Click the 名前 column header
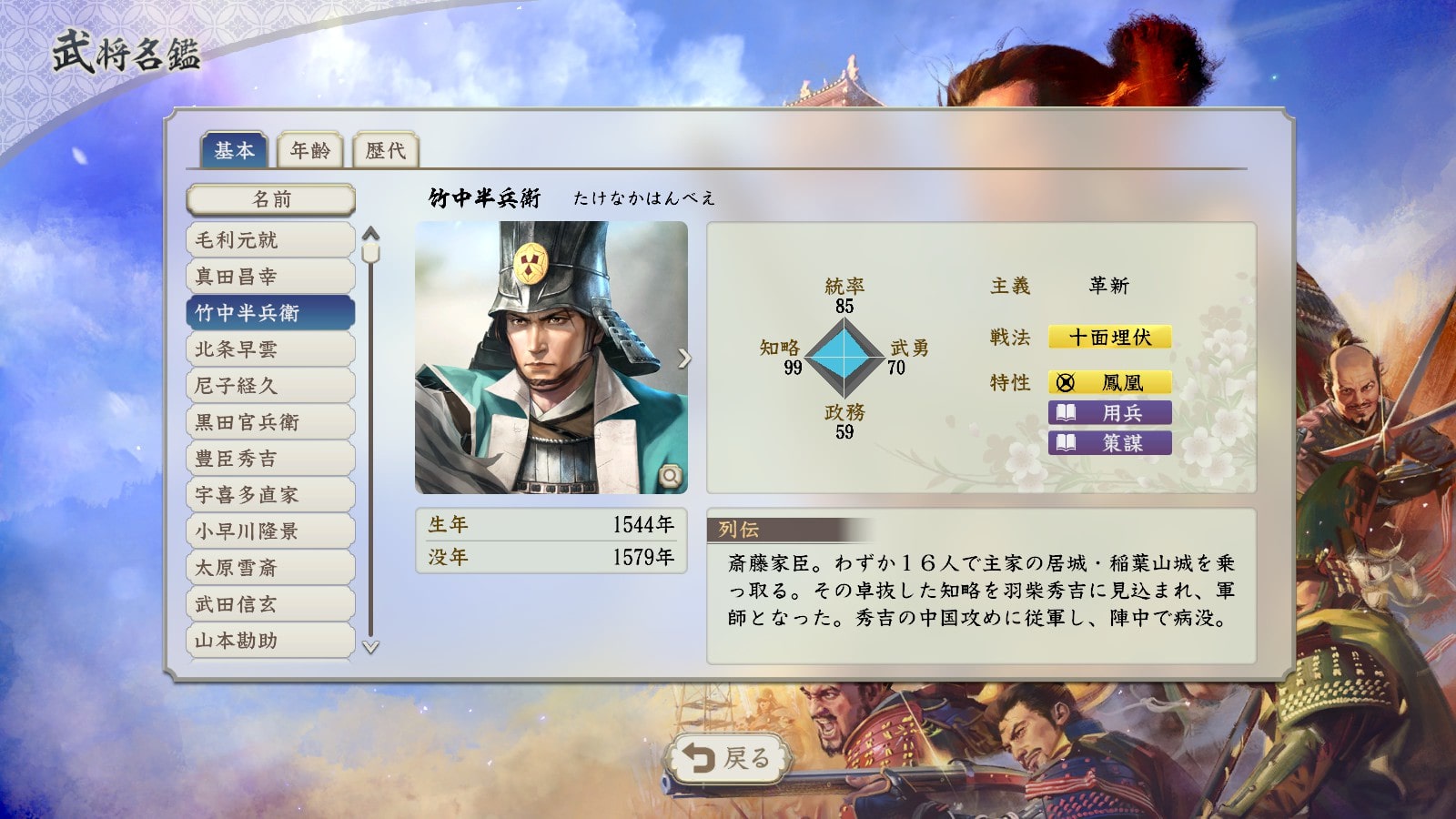The height and width of the screenshot is (819, 1456). coord(270,199)
